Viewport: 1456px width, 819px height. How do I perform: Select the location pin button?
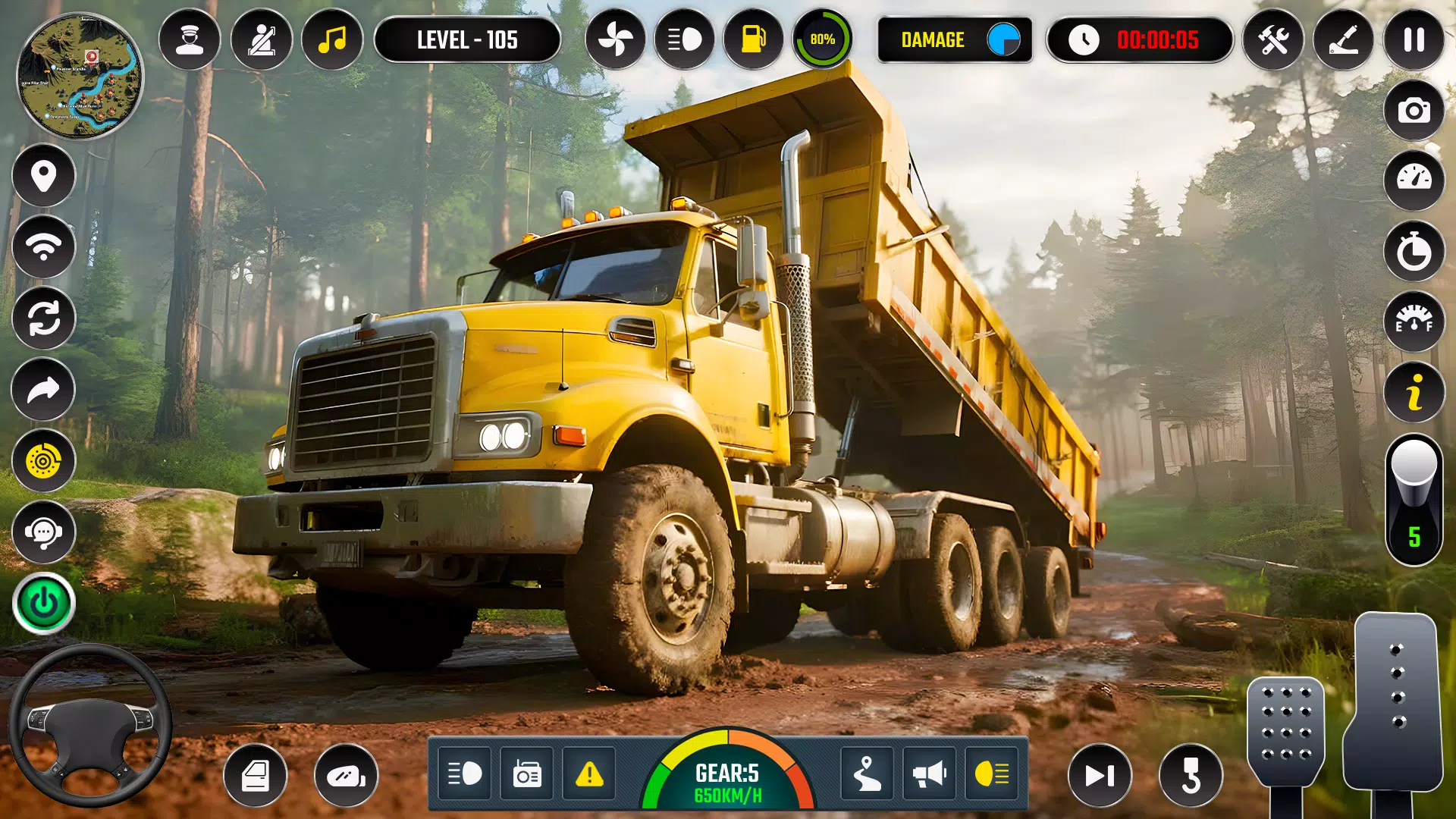pyautogui.click(x=43, y=176)
